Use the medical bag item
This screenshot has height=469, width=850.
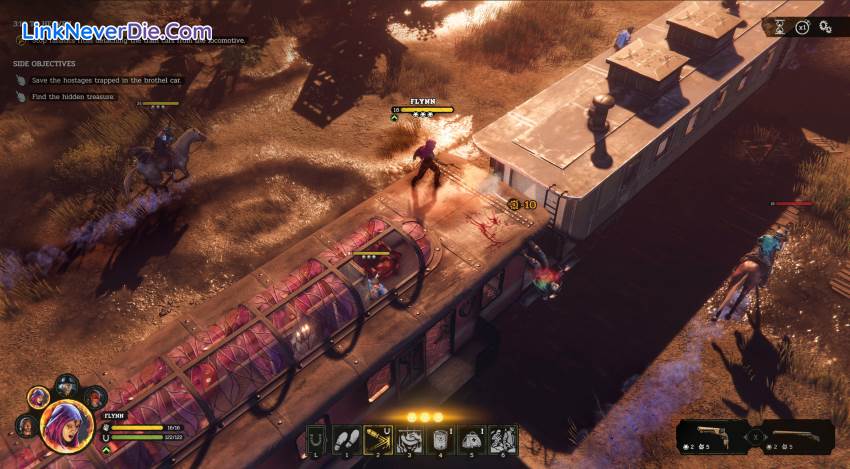(x=473, y=438)
